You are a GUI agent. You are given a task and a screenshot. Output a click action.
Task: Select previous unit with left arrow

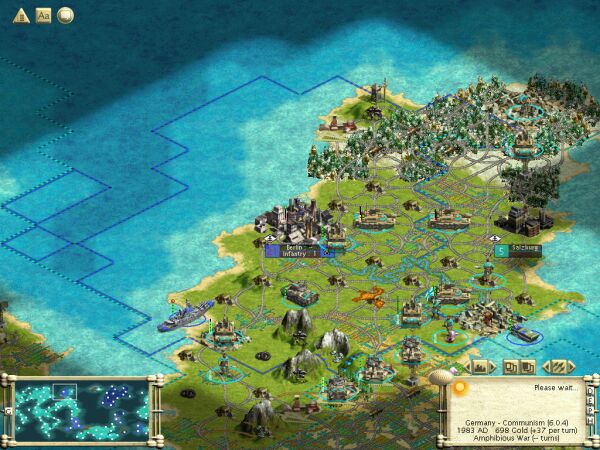coord(545,366)
